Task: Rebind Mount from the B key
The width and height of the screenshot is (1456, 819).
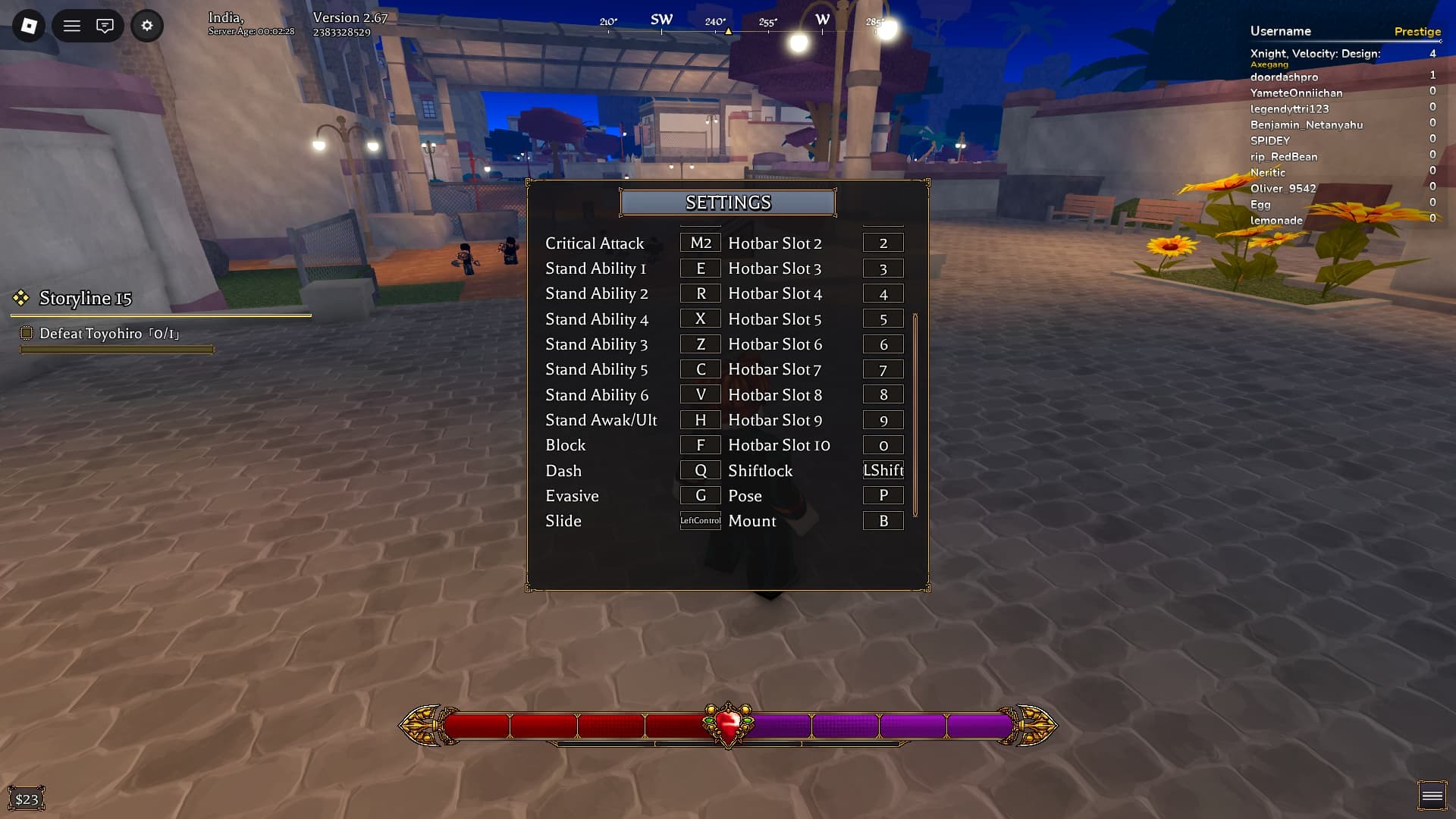Action: click(x=883, y=521)
